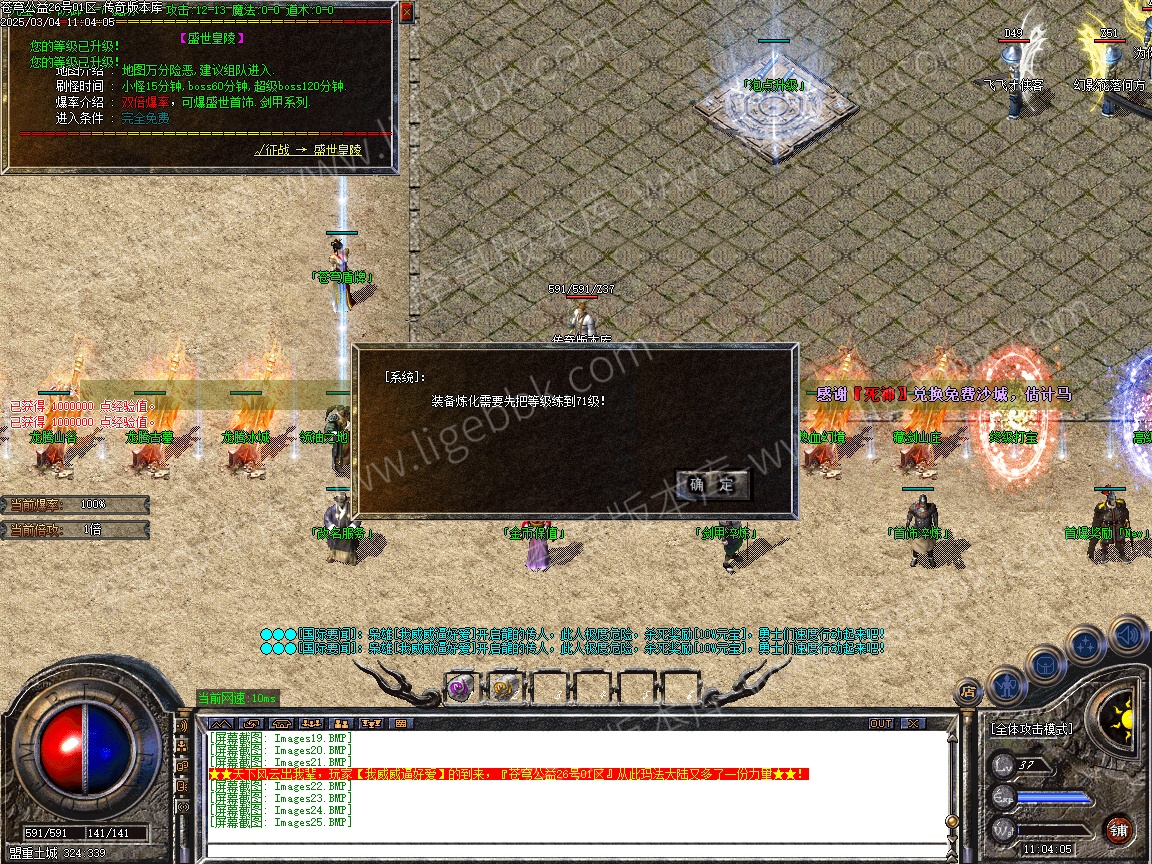Click the OUT button on the chat bar
The height and width of the screenshot is (864, 1152).
pos(881,723)
